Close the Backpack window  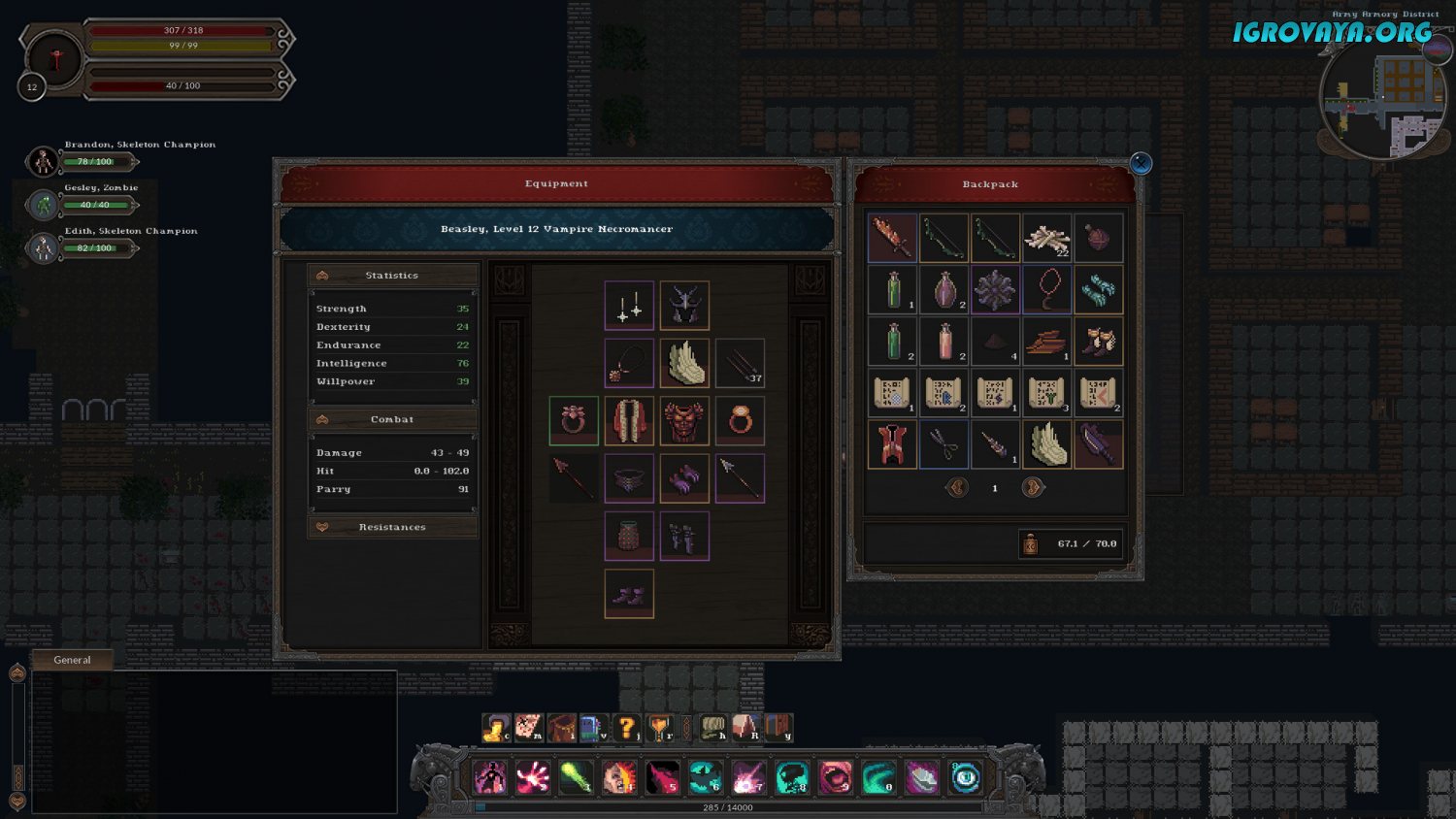[x=1141, y=163]
